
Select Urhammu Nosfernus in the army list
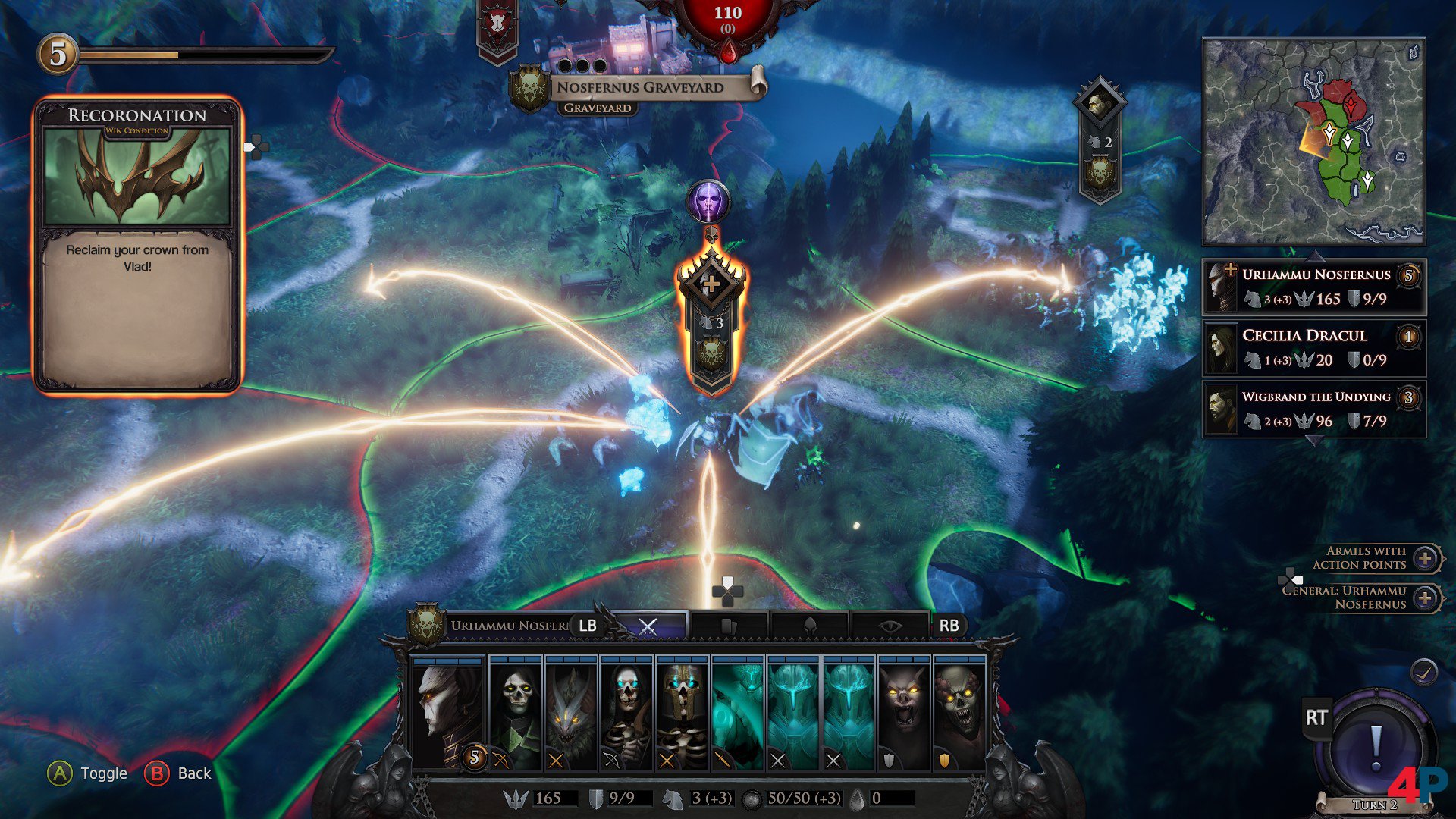point(1313,287)
